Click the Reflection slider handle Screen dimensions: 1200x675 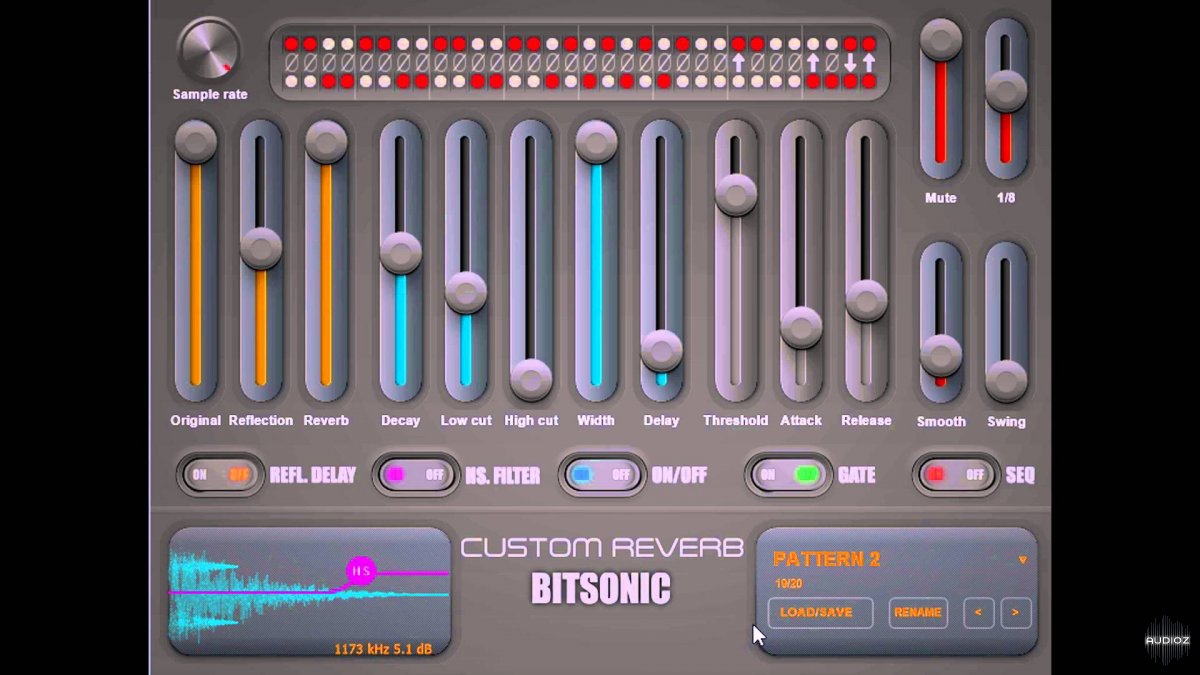(261, 248)
